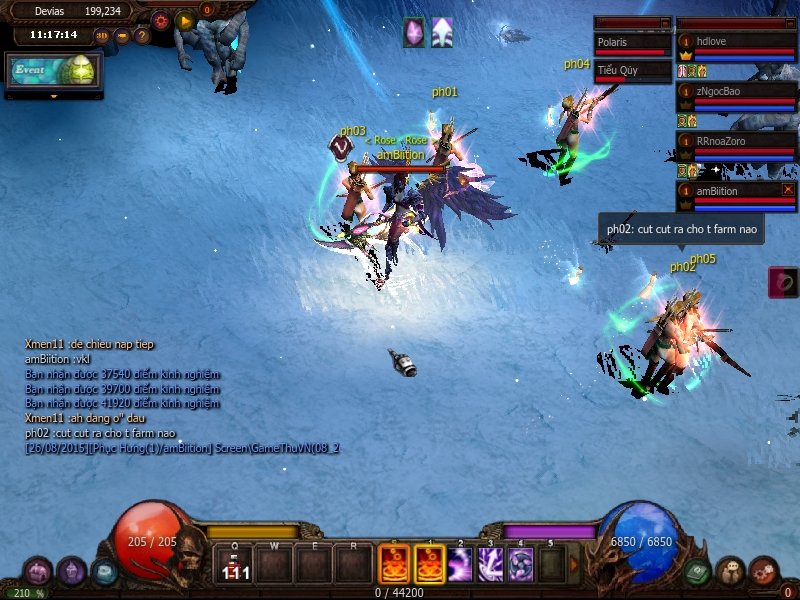Image resolution: width=800 pixels, height=600 pixels.
Task: Click the orange gear settings icon
Action: click(x=160, y=20)
